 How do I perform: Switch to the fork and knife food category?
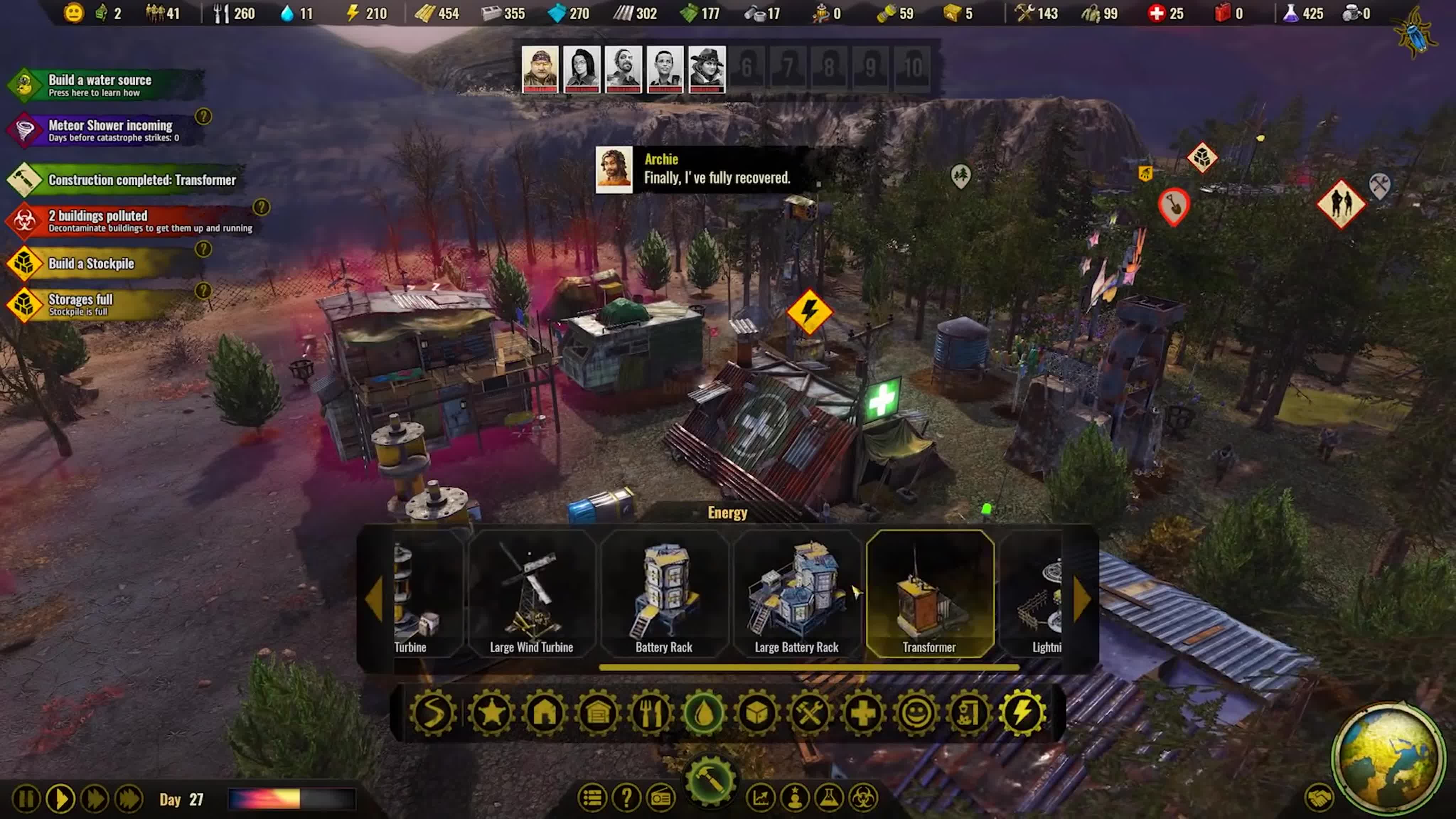click(651, 713)
